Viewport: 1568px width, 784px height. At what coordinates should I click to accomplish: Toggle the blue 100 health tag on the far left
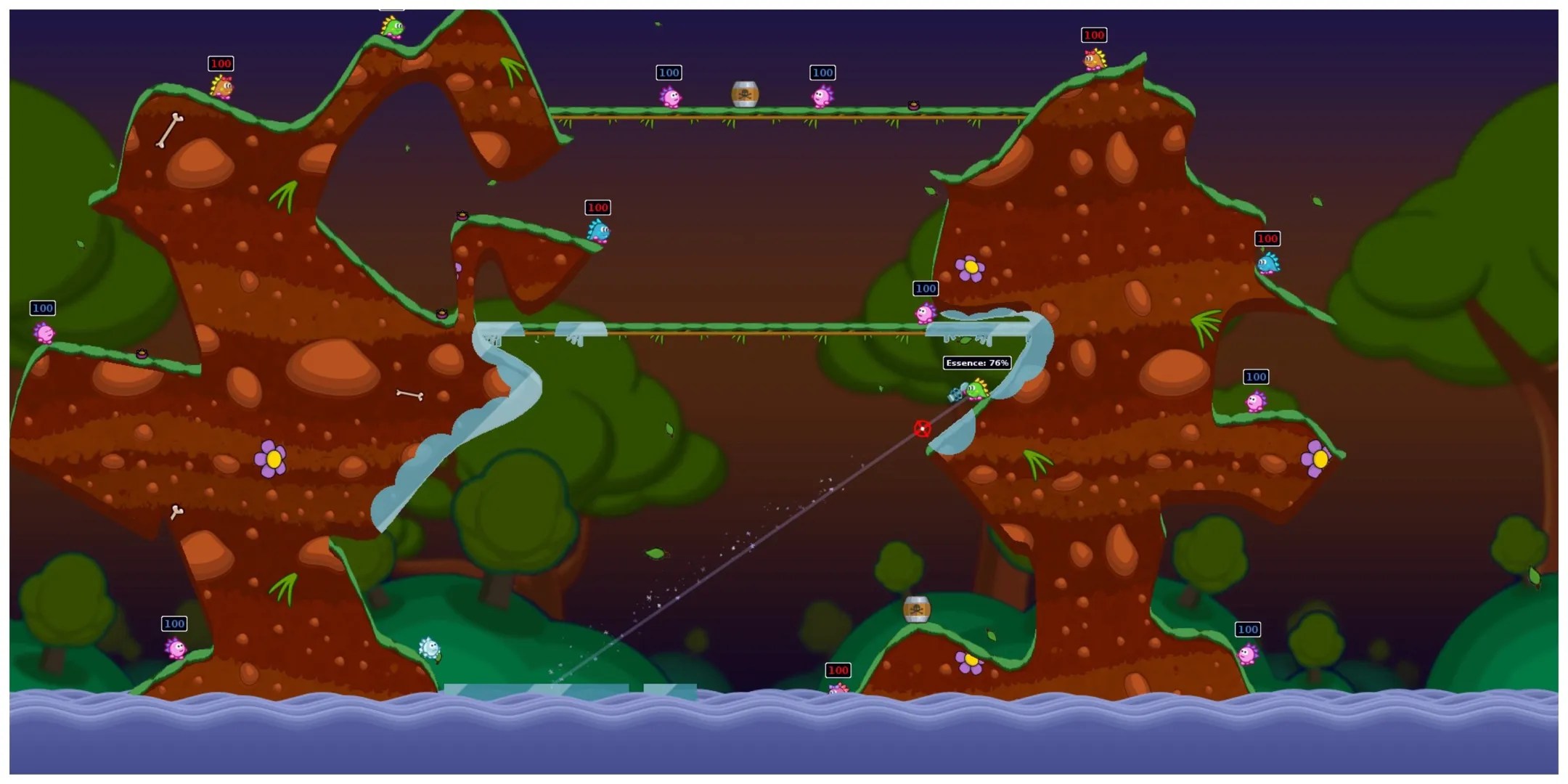click(41, 308)
